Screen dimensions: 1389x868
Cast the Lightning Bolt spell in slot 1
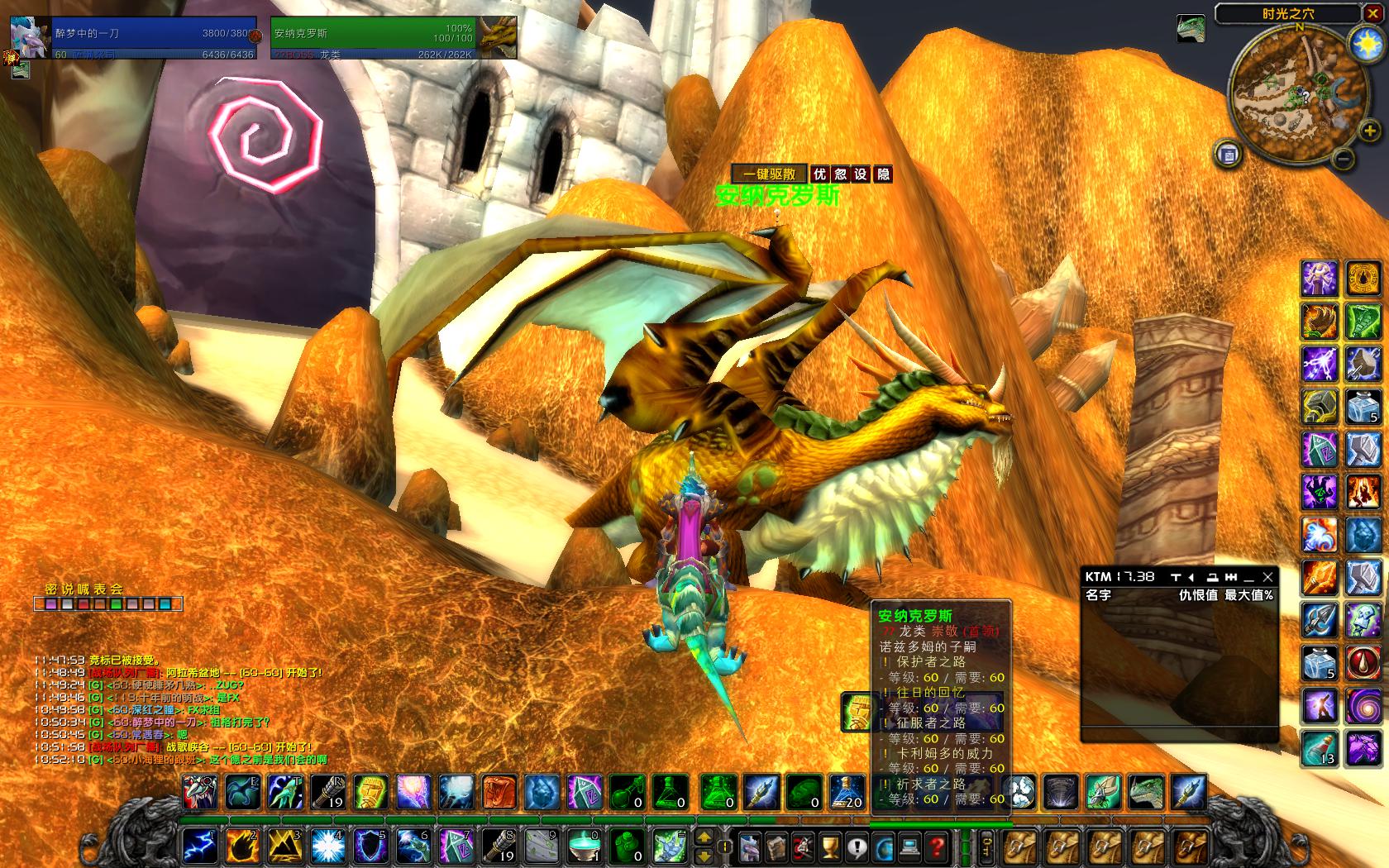click(199, 846)
